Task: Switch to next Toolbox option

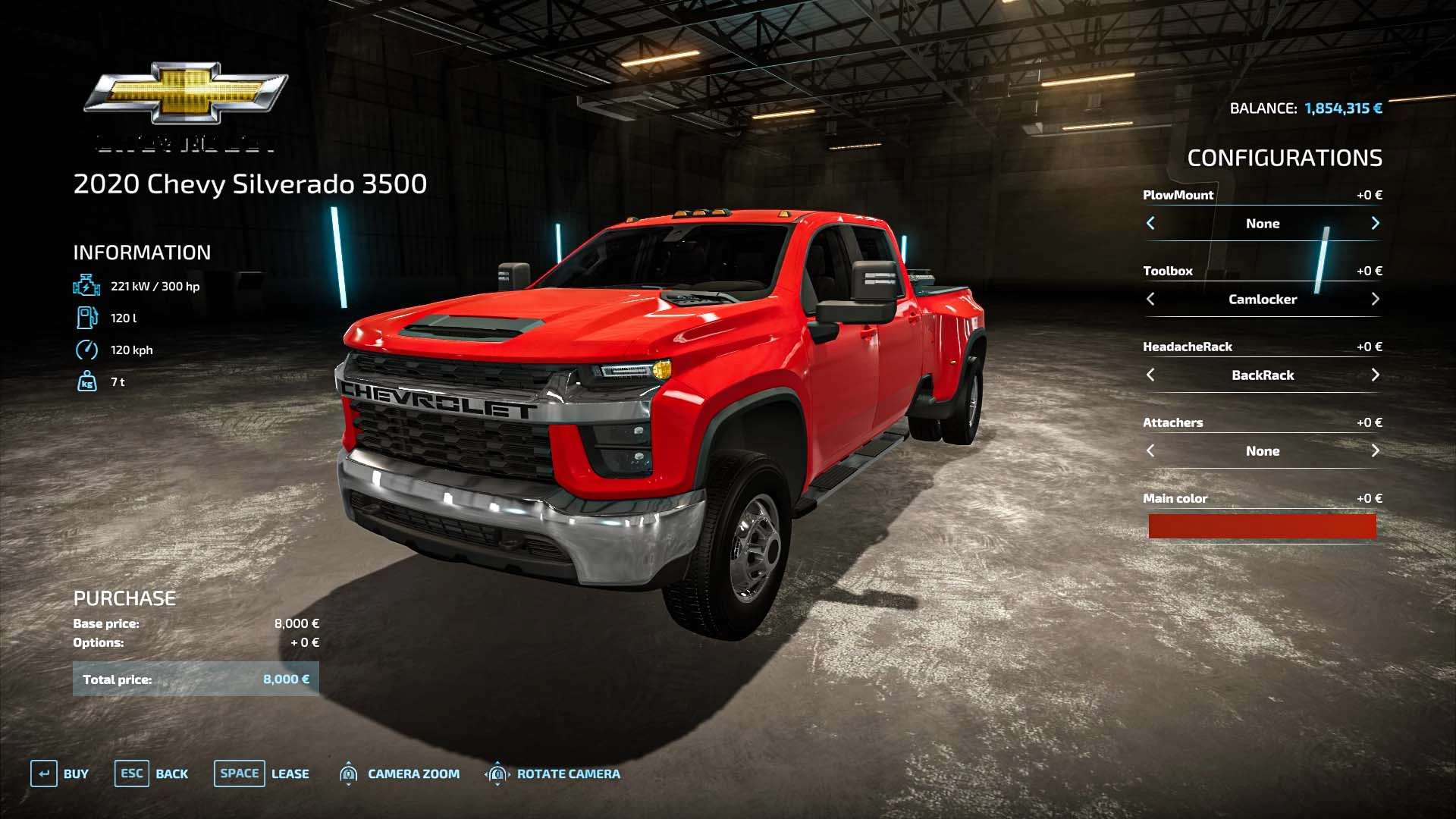Action: (1375, 299)
